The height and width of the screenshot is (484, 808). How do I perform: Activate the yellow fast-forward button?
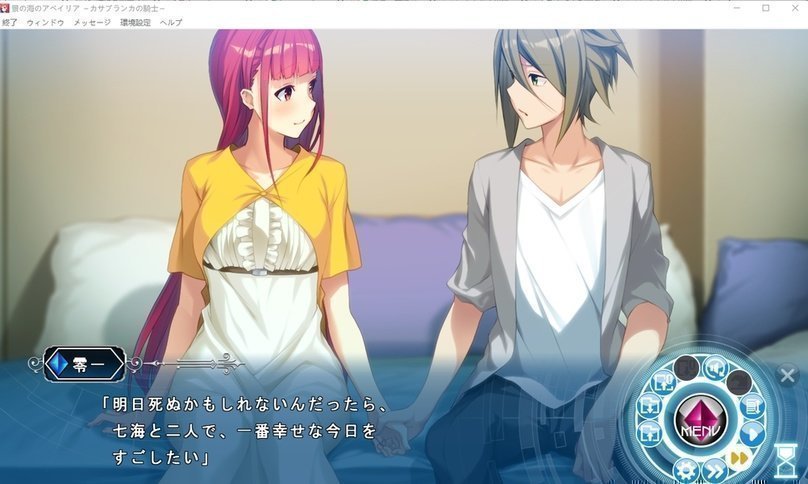coord(739,458)
